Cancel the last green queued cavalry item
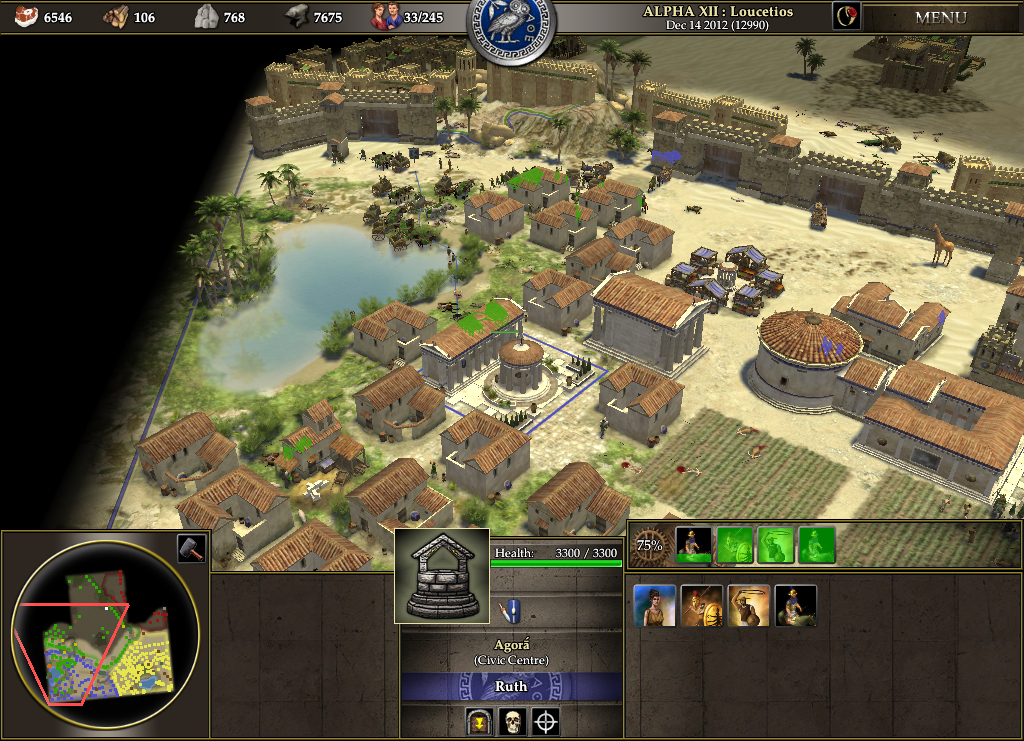This screenshot has height=741, width=1024. 817,546
